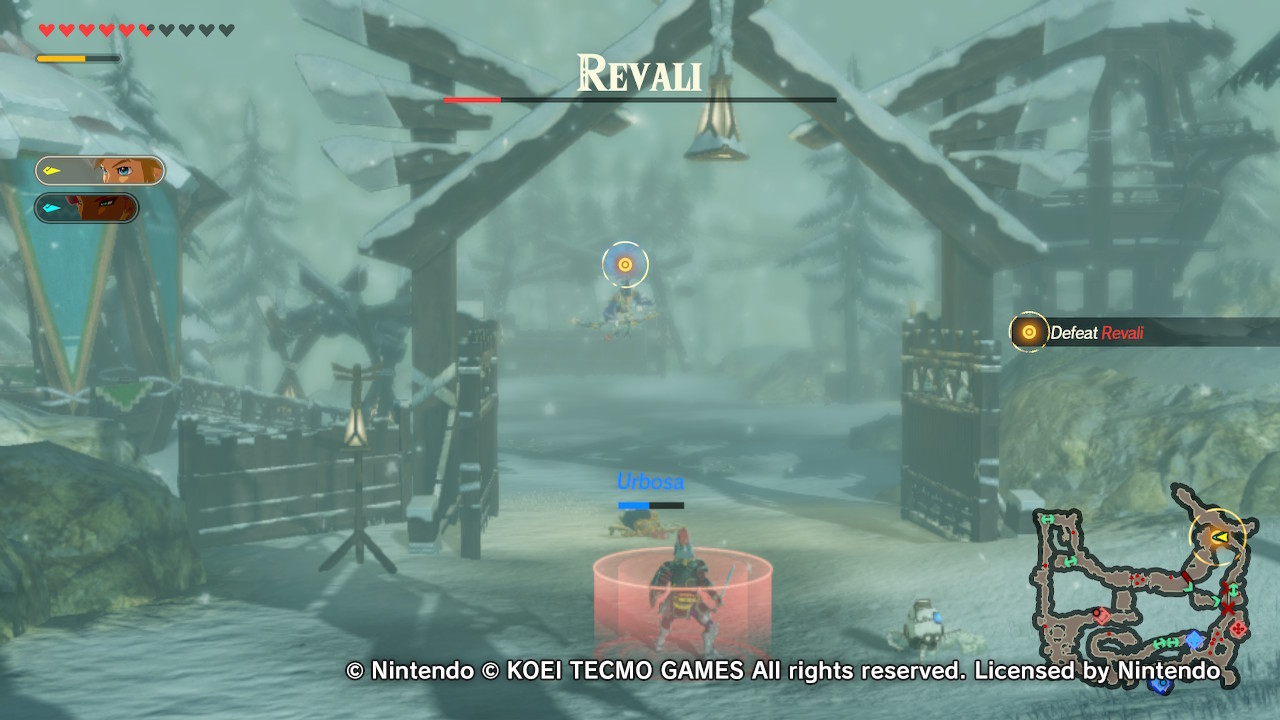Image resolution: width=1280 pixels, height=720 pixels.
Task: Click the yellow player arrow on the minimap
Action: 1219,537
